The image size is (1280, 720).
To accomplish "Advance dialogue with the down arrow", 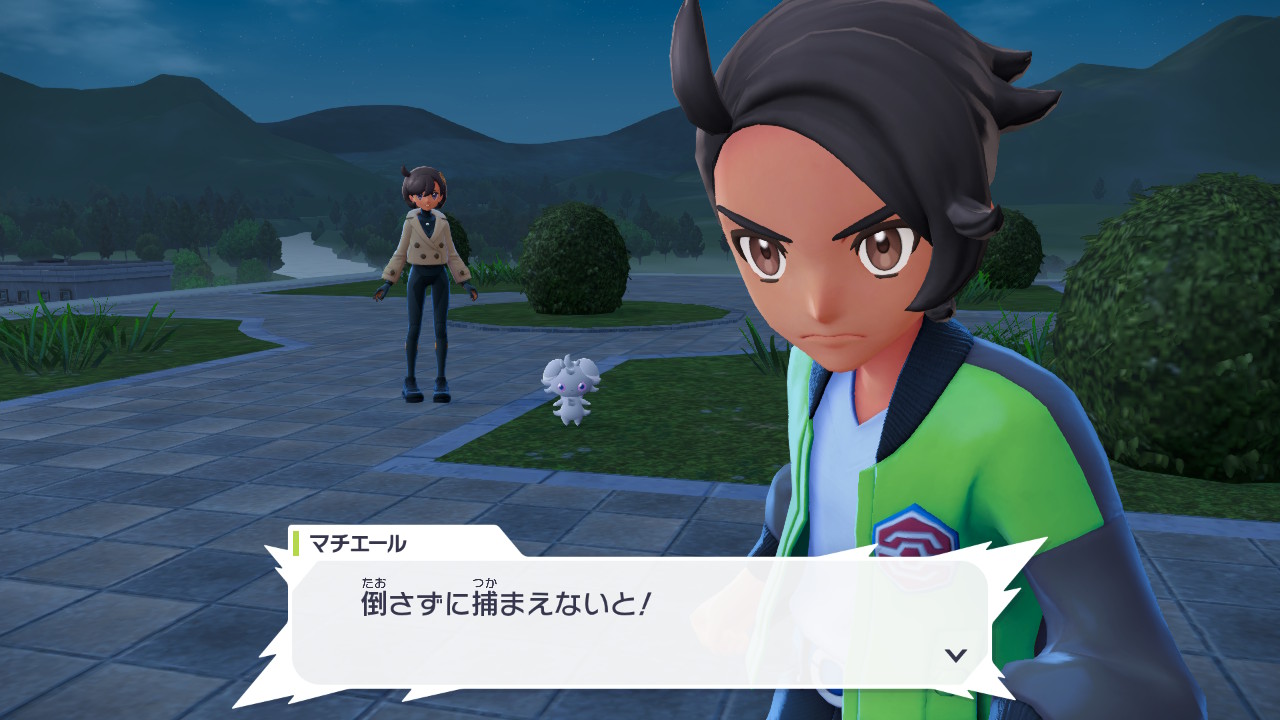I will pyautogui.click(x=956, y=655).
